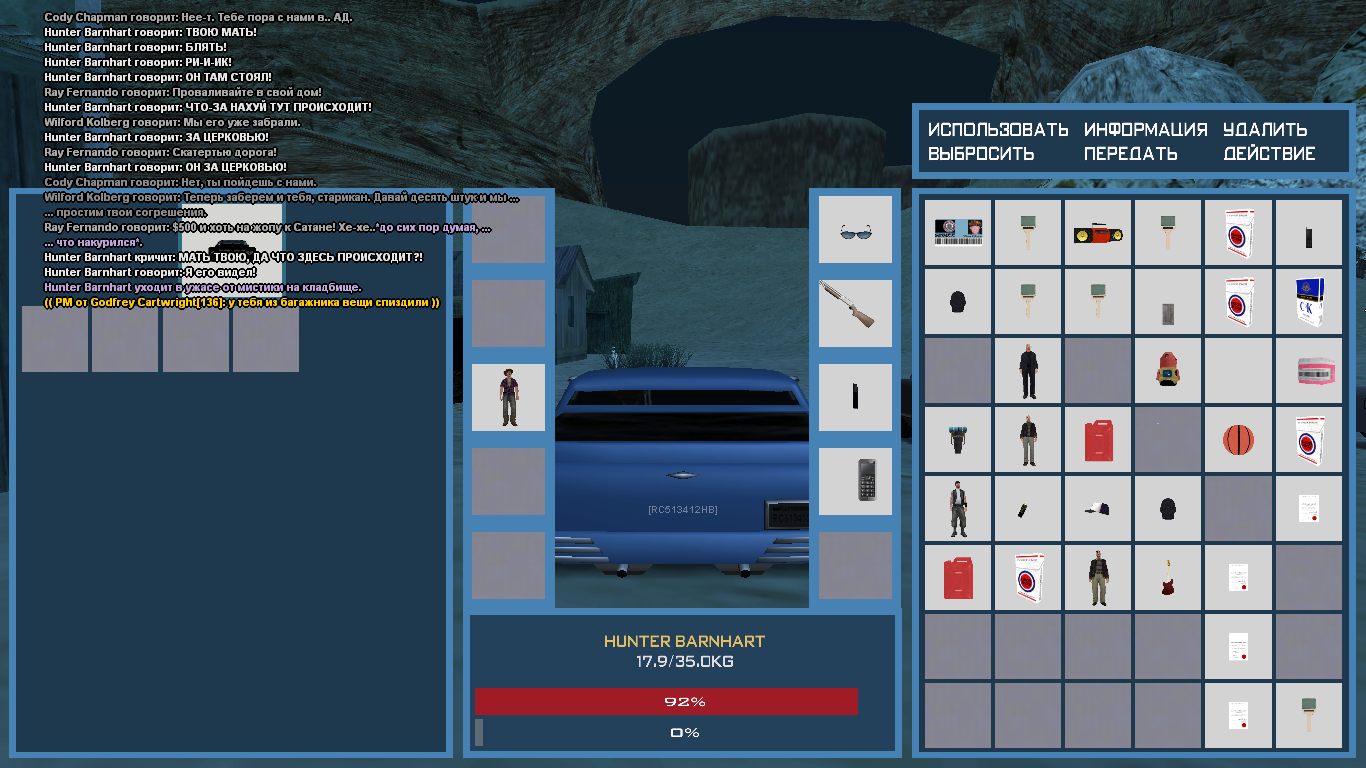Pick the pink-striped roll item in inventory
This screenshot has width=1366, height=768.
point(1308,371)
